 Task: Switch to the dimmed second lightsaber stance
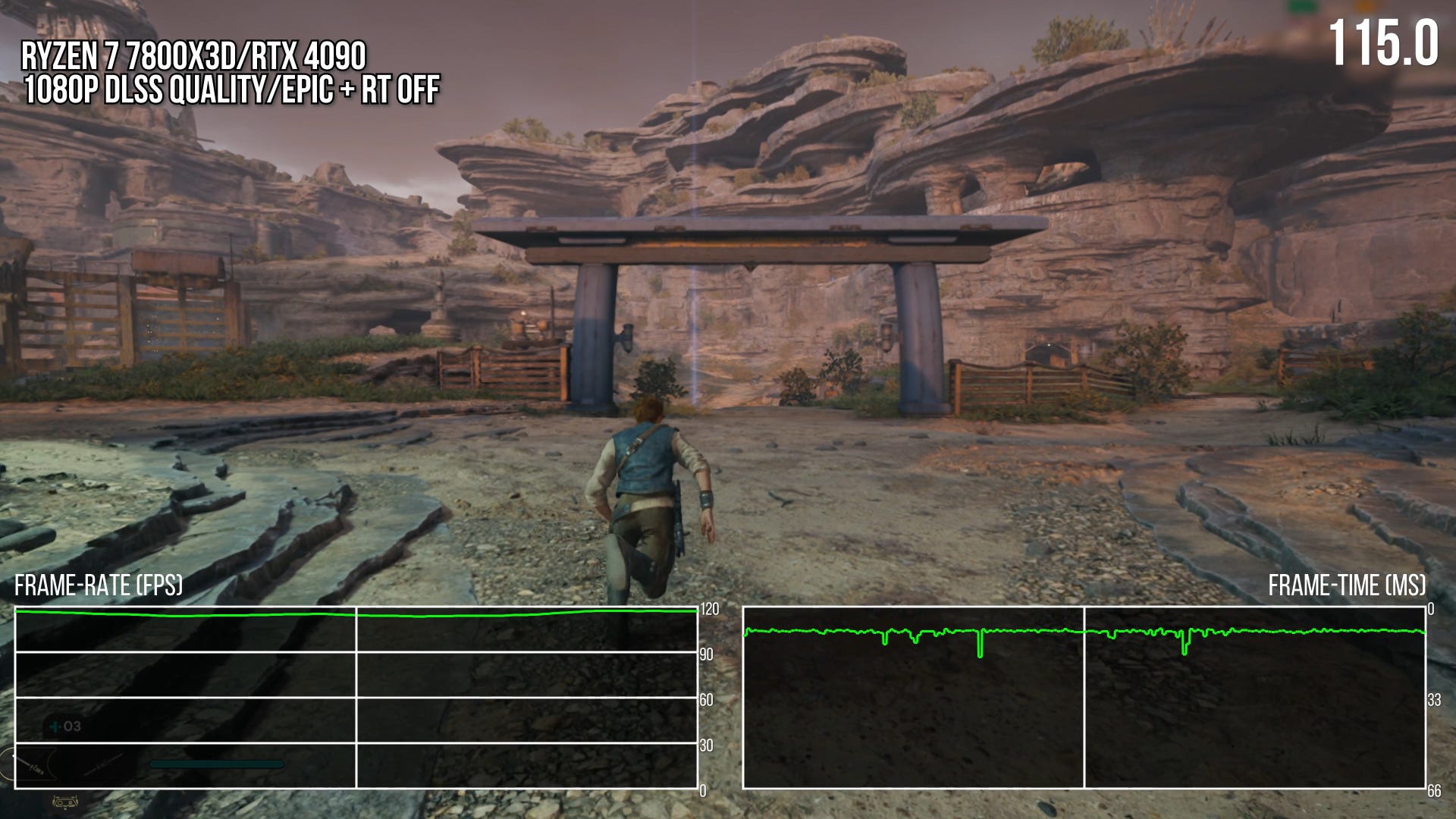(104, 767)
